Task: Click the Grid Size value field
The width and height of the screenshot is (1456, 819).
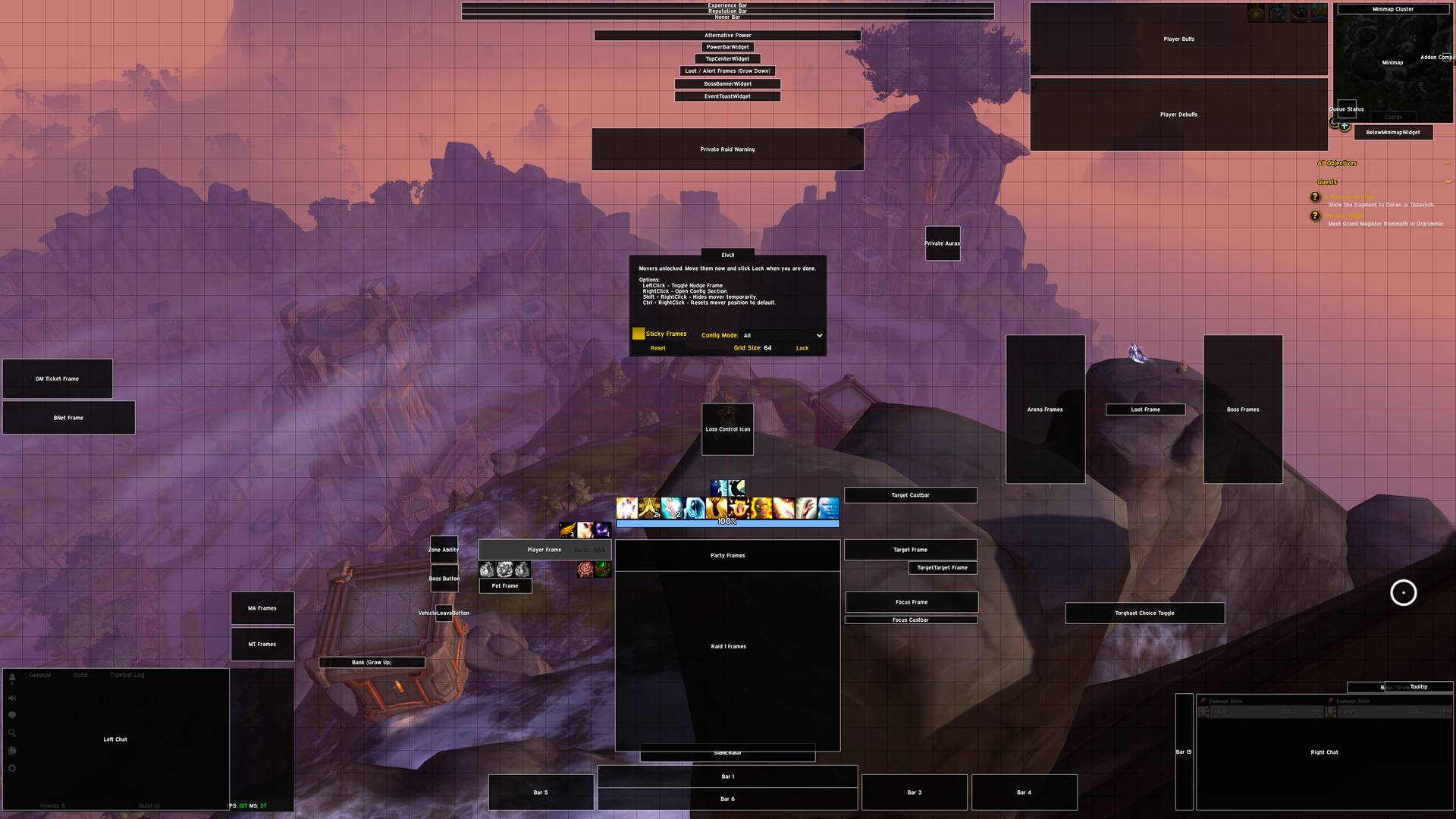Action: pyautogui.click(x=767, y=348)
